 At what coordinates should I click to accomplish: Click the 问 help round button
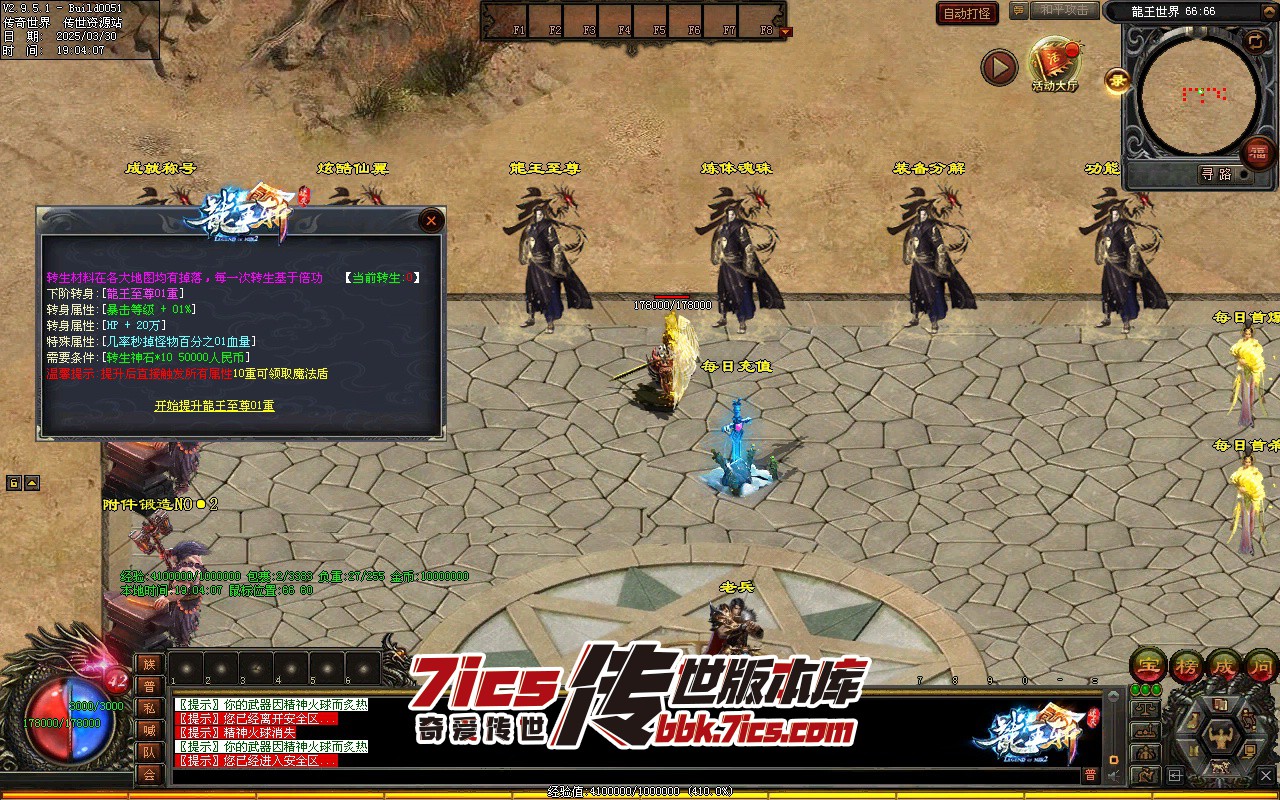[1261, 665]
